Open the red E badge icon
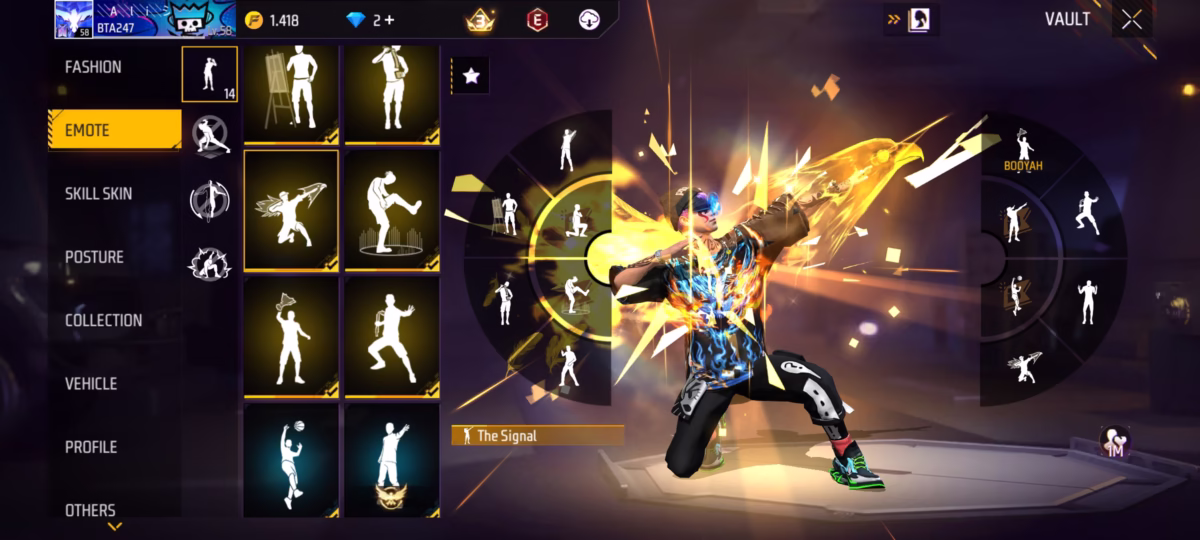 (x=537, y=20)
